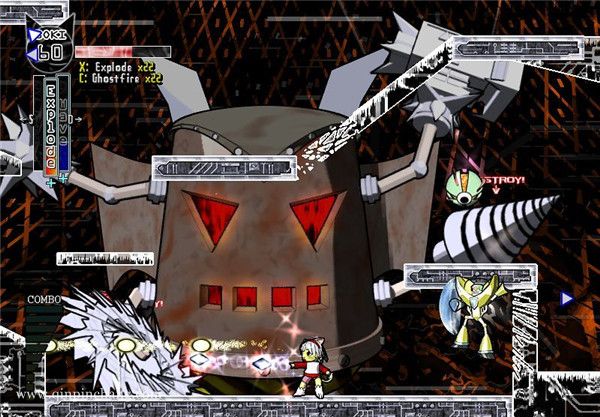Choose the vertical Wave weapon gauge

pyautogui.click(x=64, y=125)
